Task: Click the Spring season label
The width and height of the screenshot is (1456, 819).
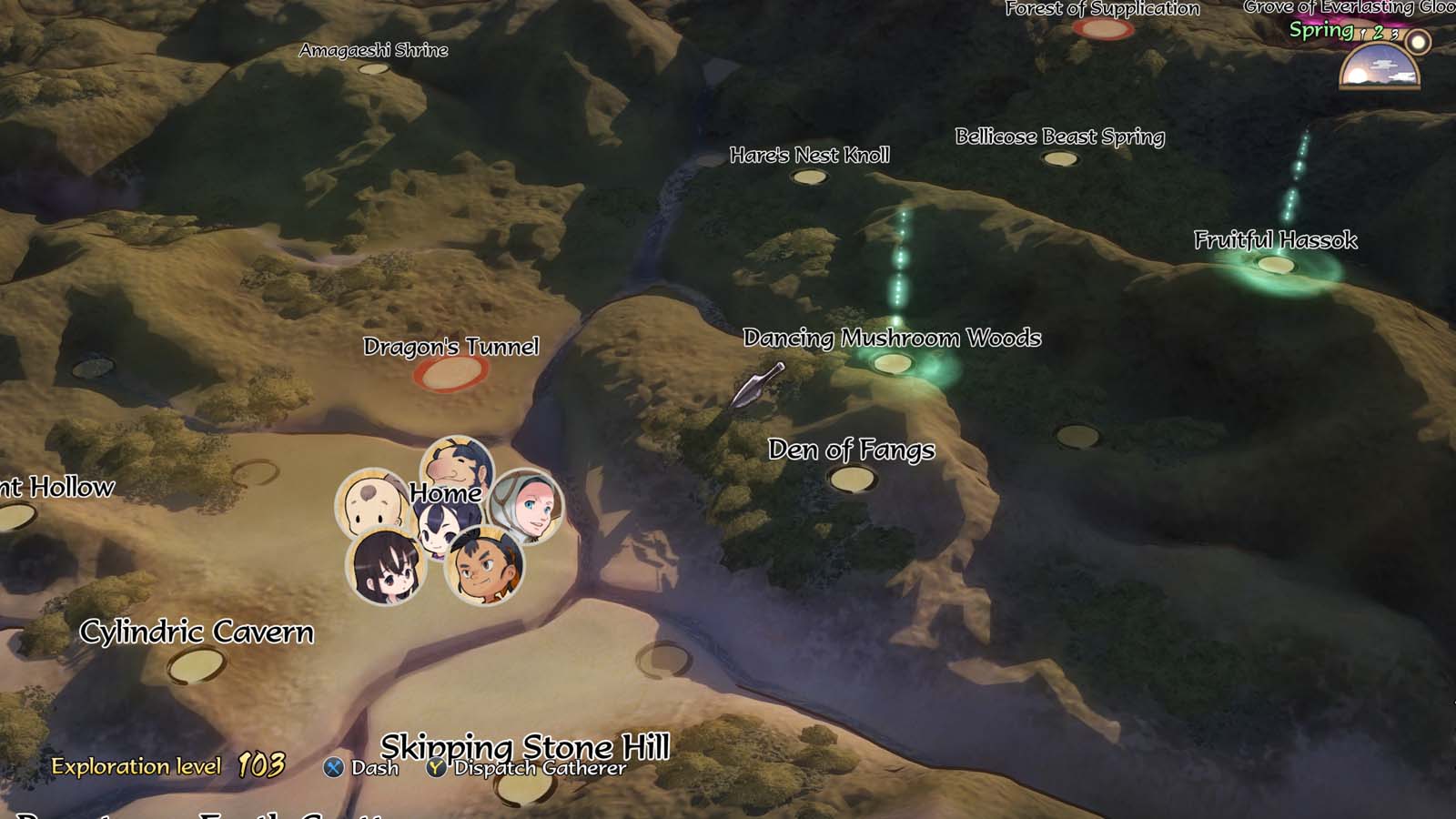Action: 1323,29
